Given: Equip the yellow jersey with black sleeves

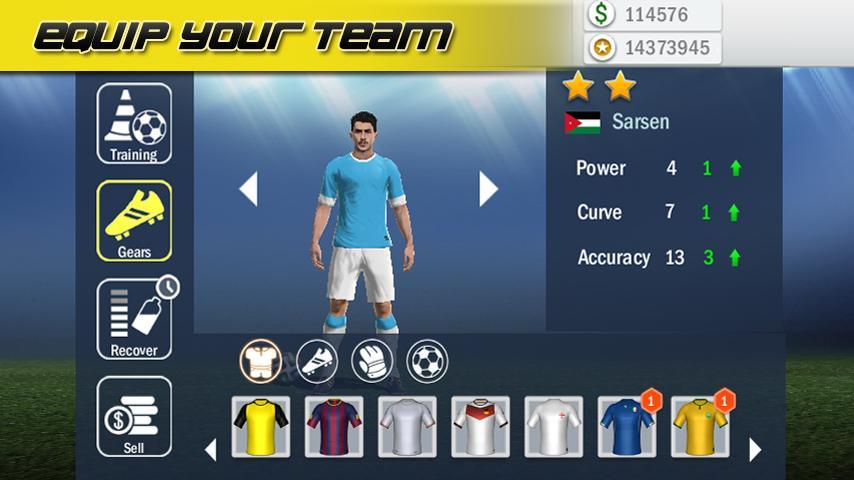Looking at the screenshot, I should tap(261, 427).
